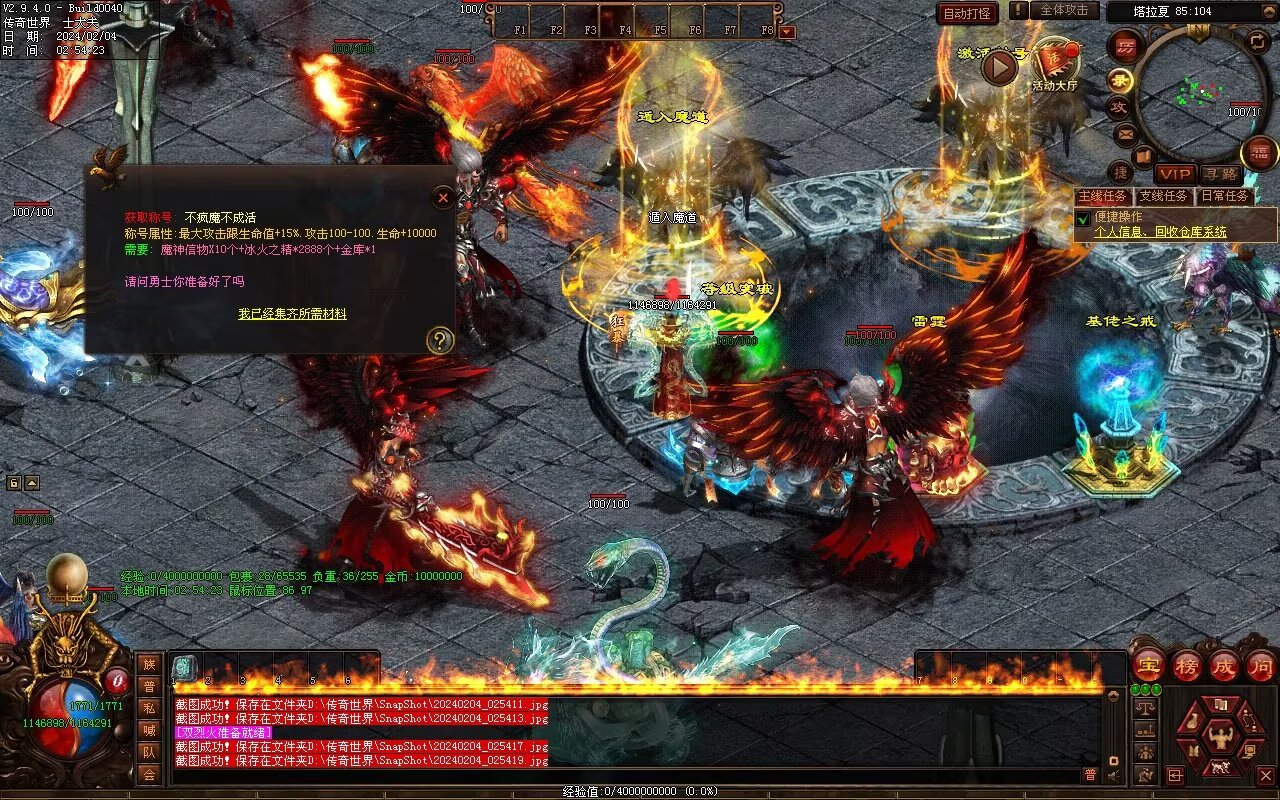Image resolution: width=1280 pixels, height=800 pixels.
Task: Open the VIP panel
Action: tap(1176, 175)
